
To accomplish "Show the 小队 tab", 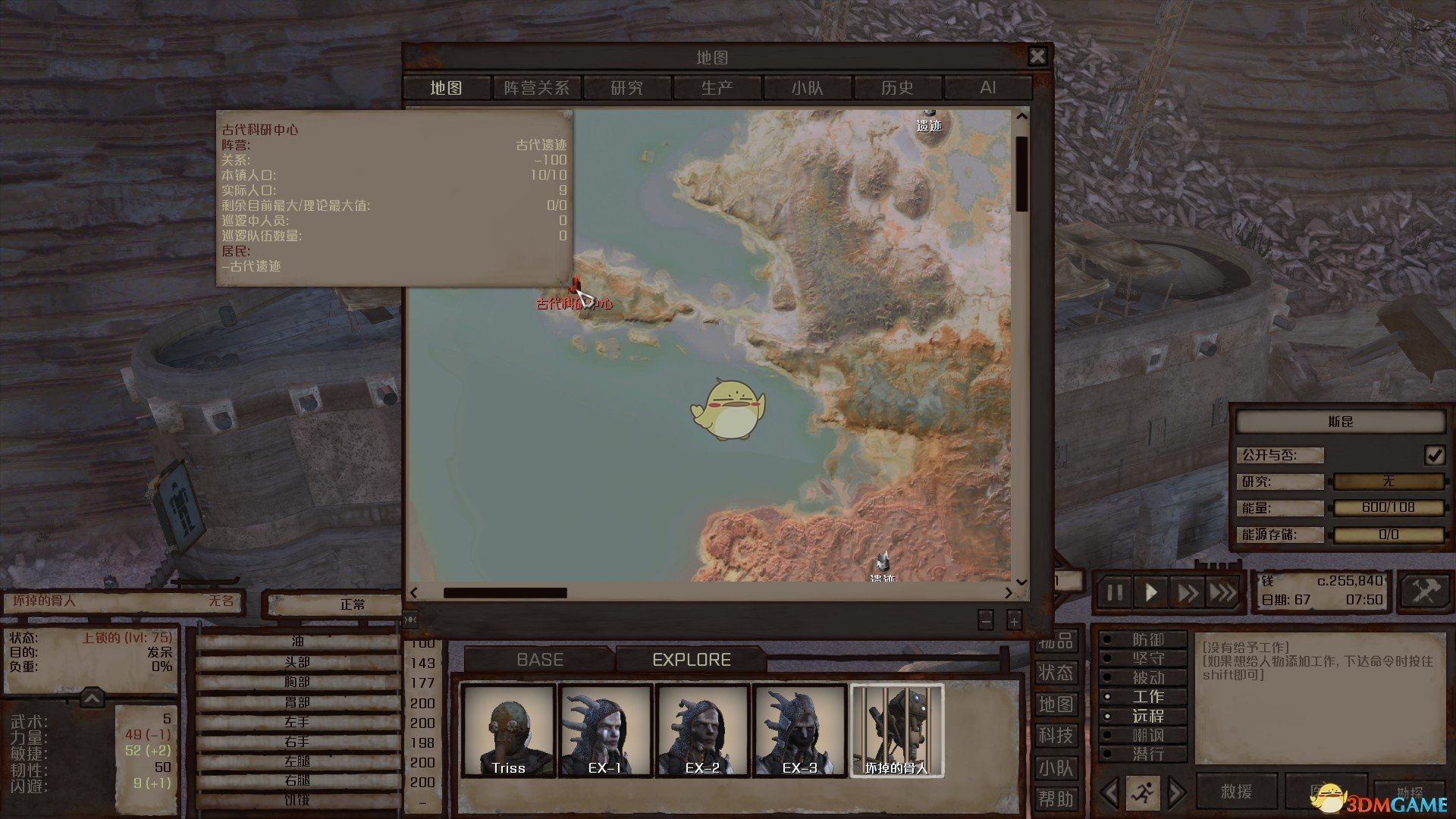I will point(807,88).
